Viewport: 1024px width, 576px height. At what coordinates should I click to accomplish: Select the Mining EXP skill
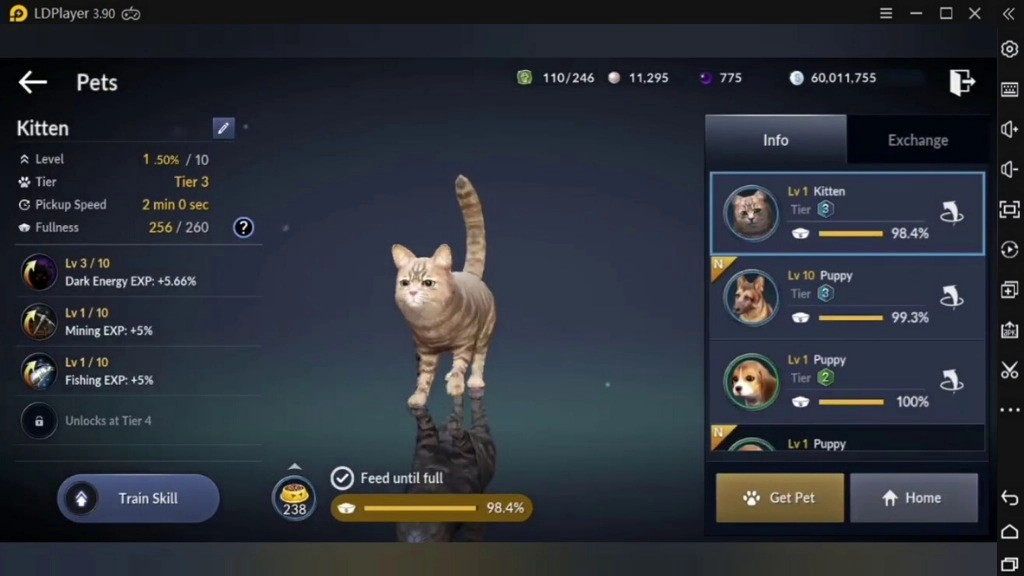coord(130,322)
